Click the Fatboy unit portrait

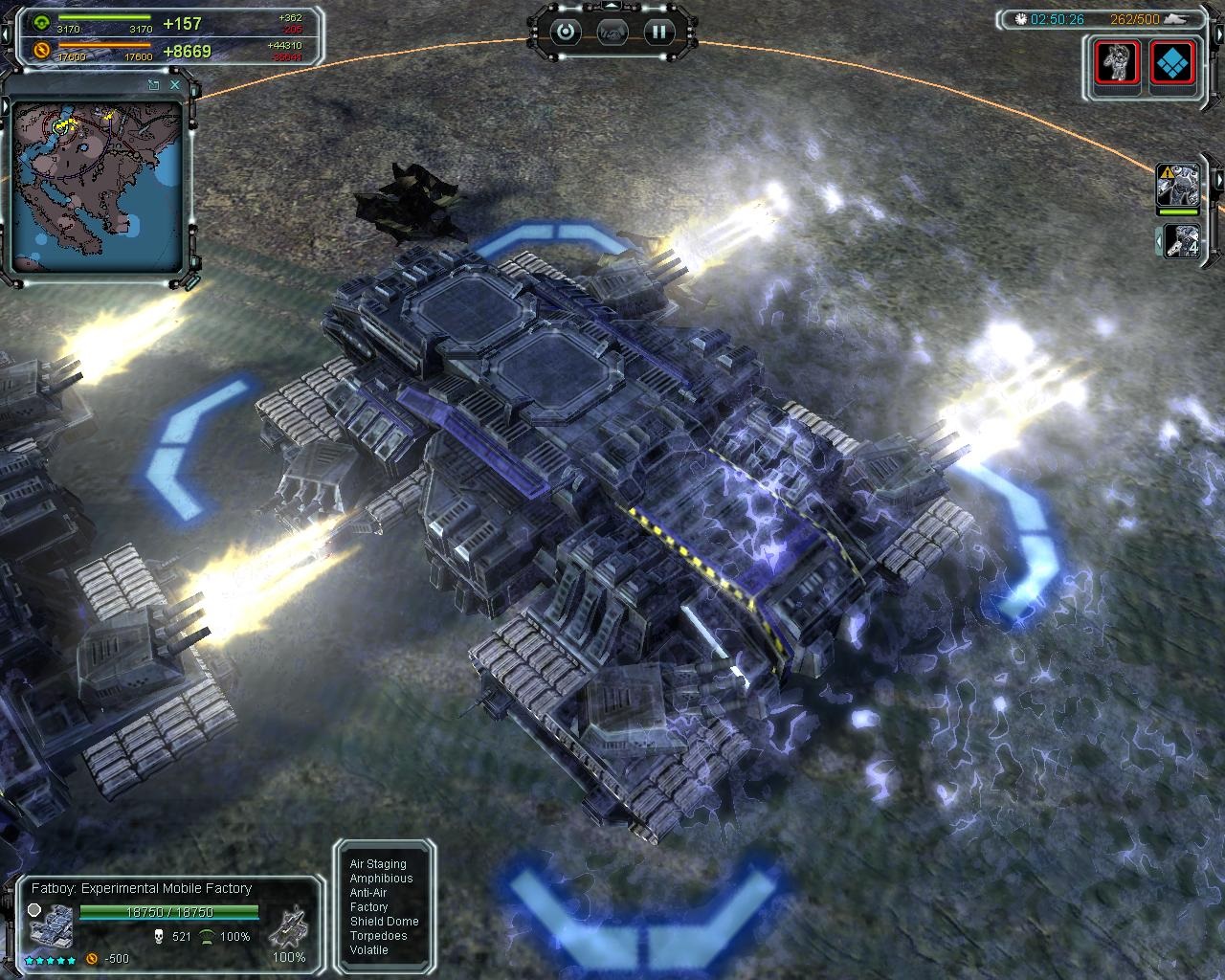pos(49,927)
